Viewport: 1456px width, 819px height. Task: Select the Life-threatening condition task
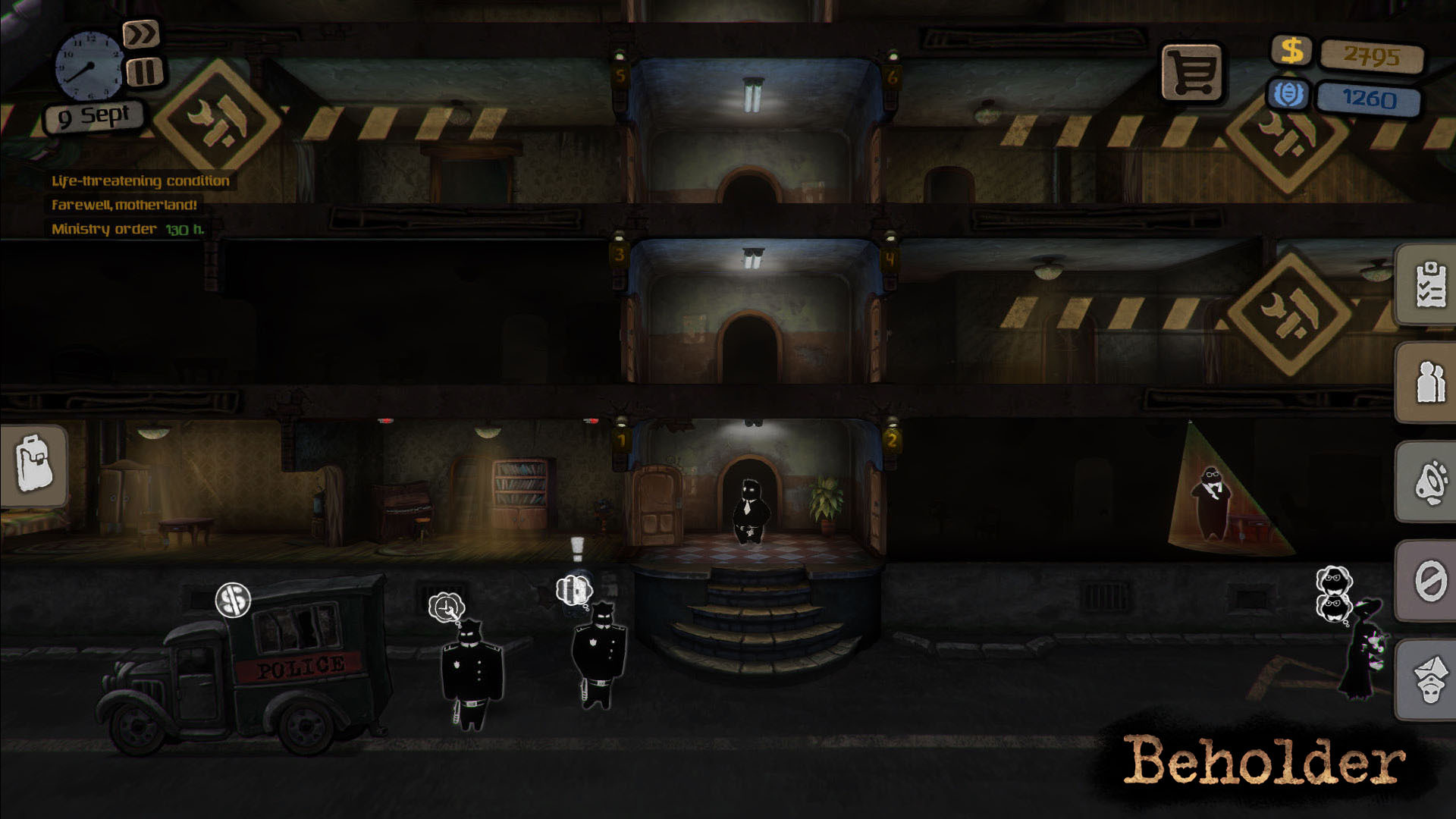(139, 181)
